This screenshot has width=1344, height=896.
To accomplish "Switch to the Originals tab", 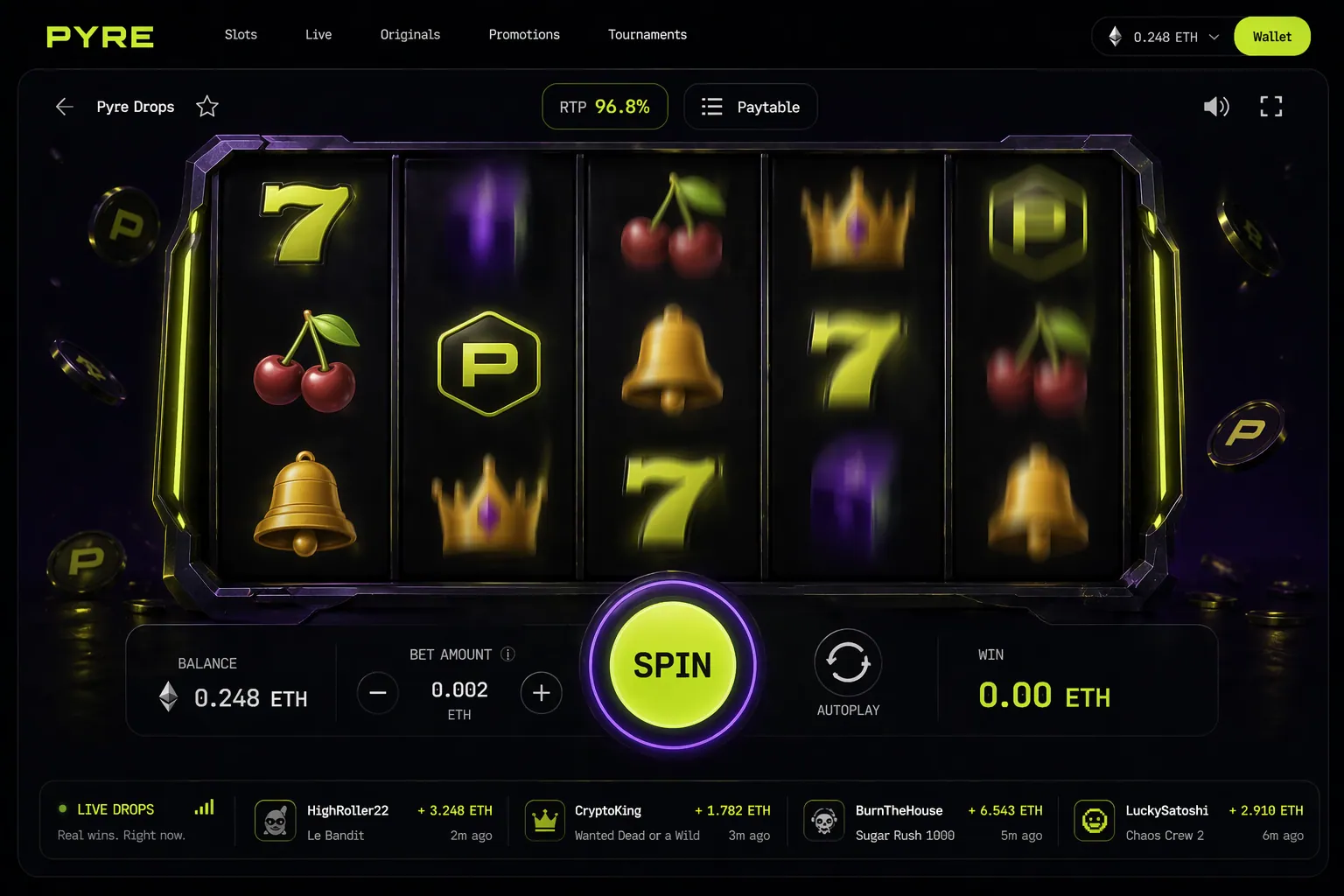I will [410, 35].
